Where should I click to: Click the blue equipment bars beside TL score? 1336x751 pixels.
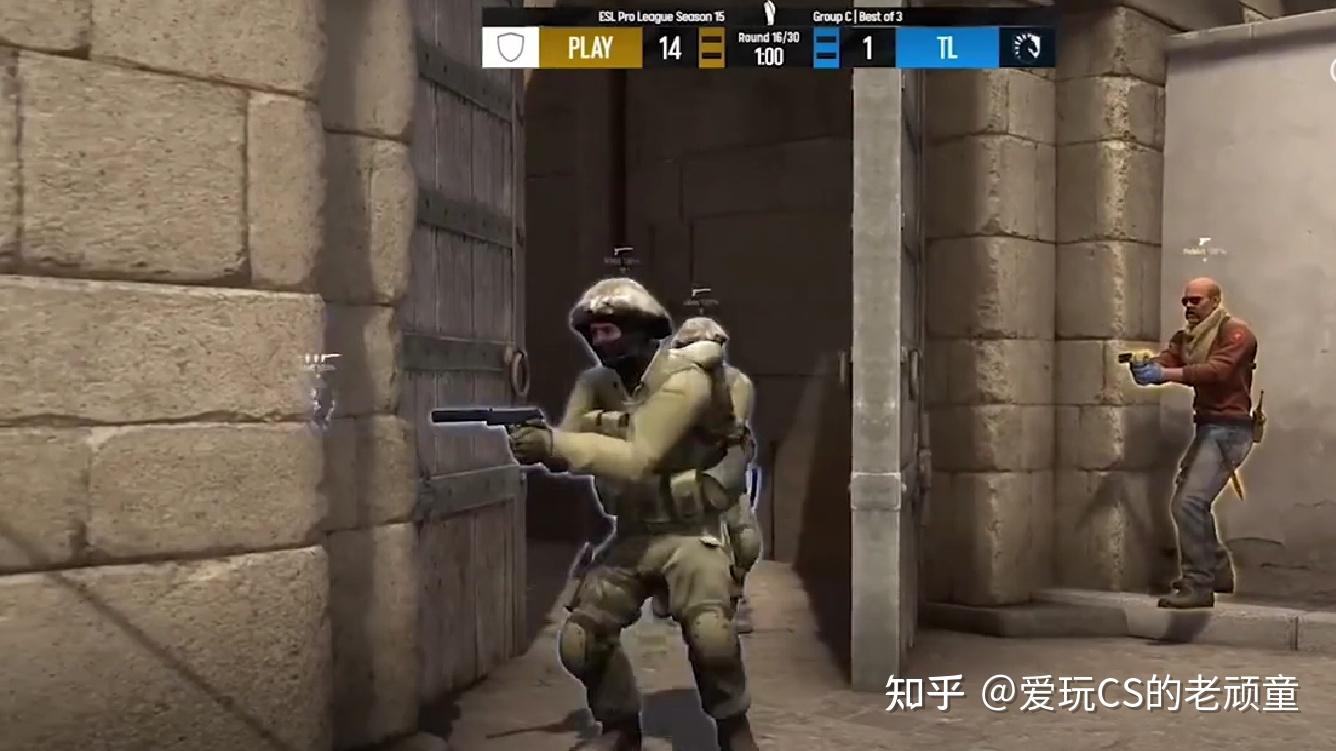pos(826,50)
